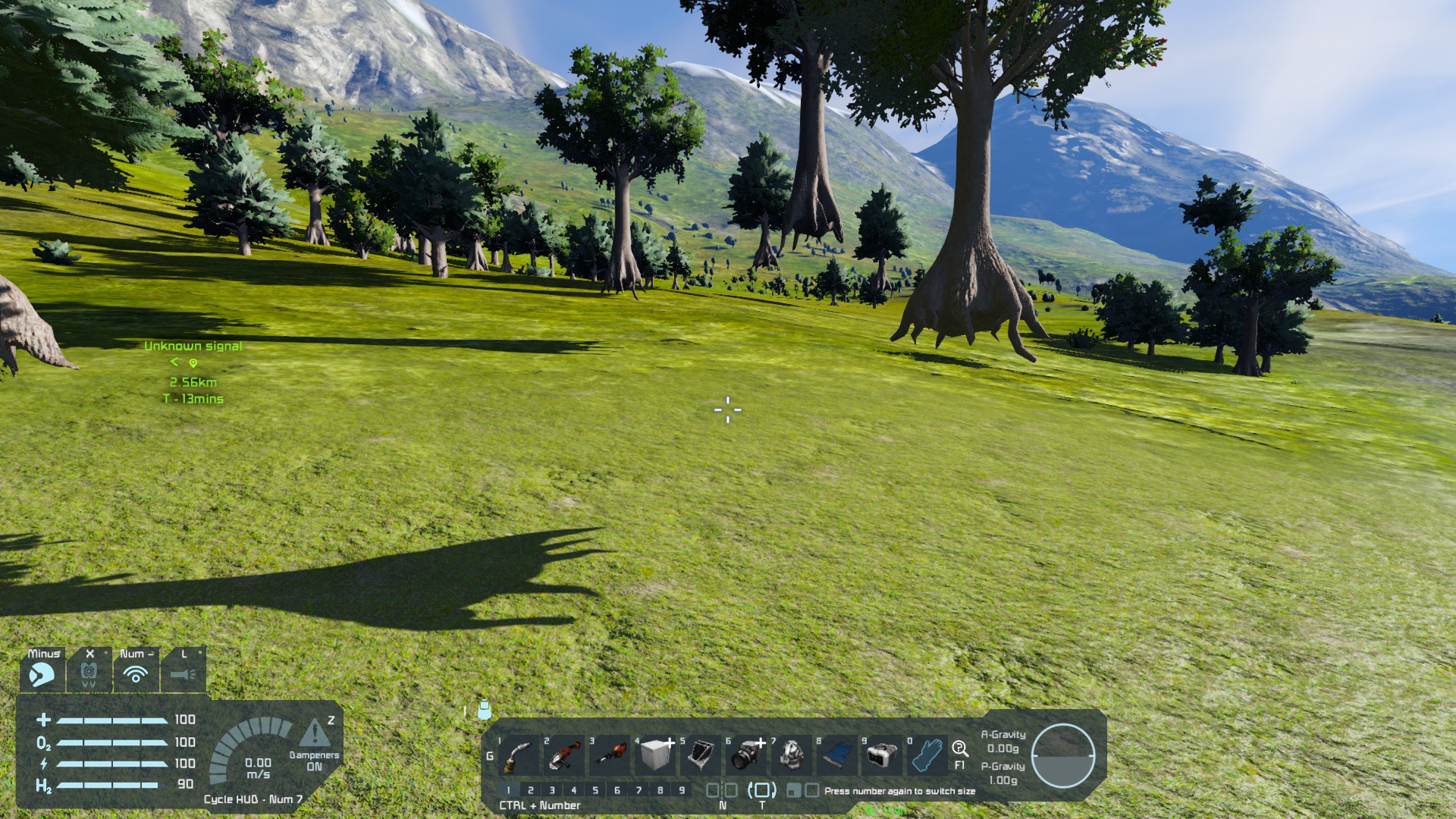
Task: Select the blue glove slot
Action: pyautogui.click(x=927, y=755)
